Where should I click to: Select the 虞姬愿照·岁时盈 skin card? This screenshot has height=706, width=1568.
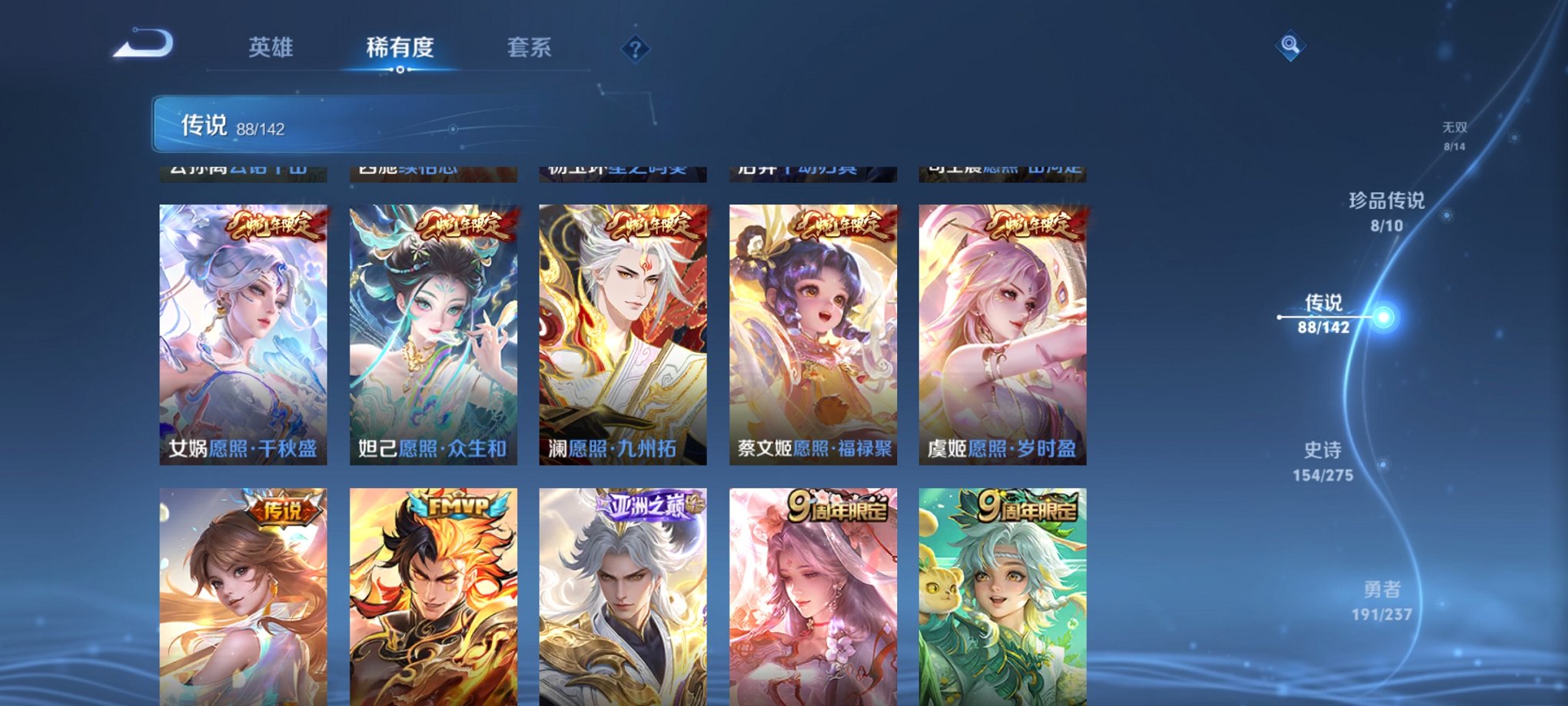click(1005, 331)
